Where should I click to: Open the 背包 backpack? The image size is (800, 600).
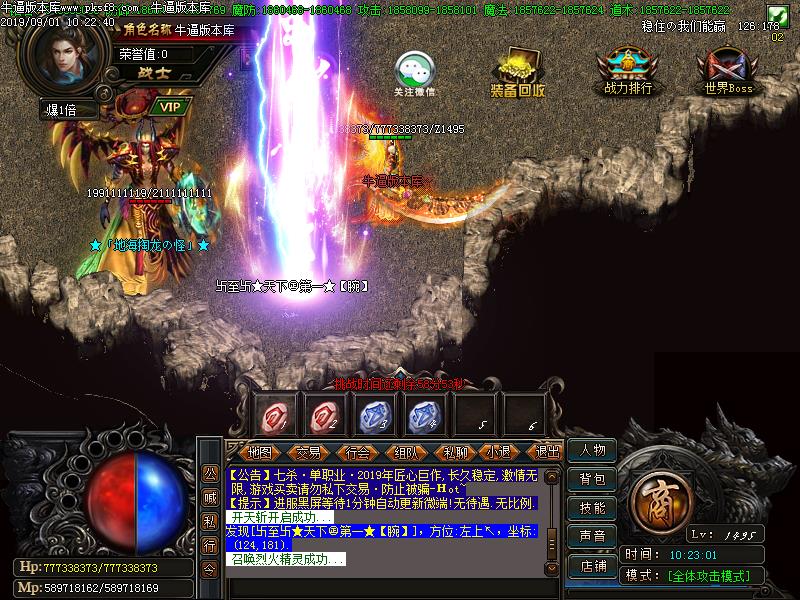[x=592, y=479]
